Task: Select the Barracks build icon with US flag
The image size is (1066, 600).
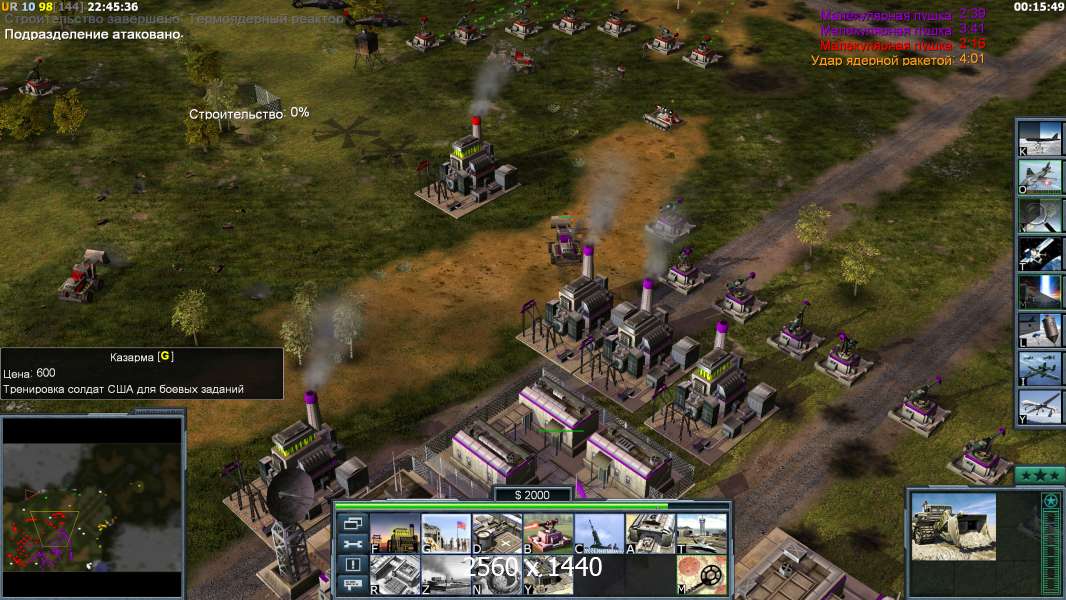Action: [445, 533]
